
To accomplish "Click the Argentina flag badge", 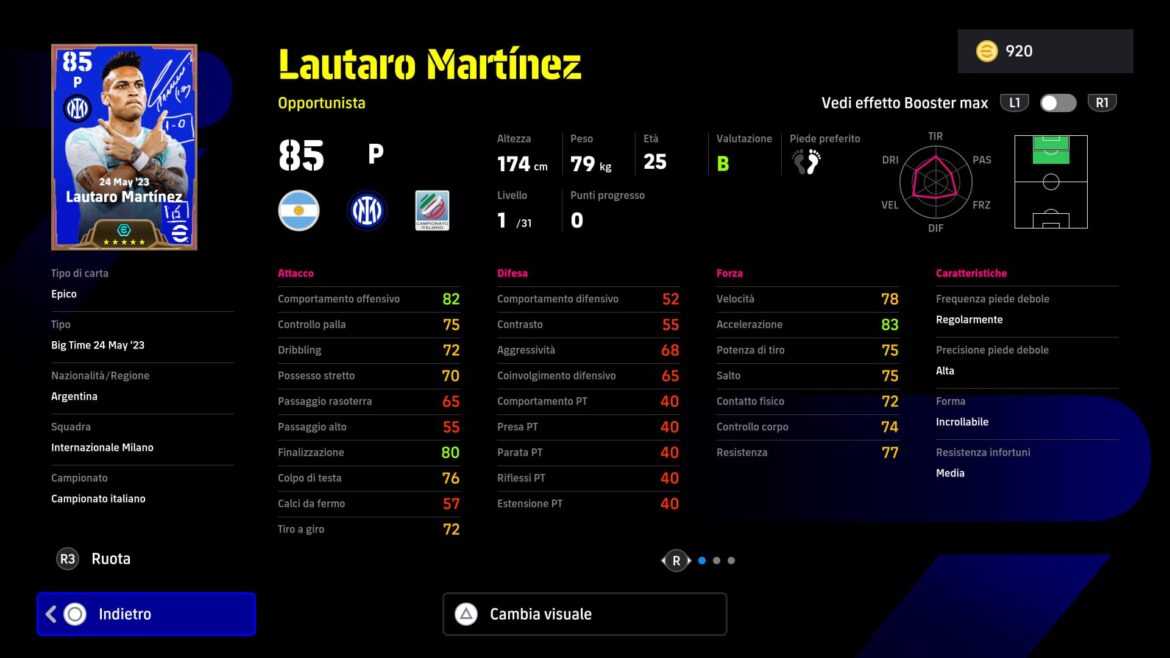I will pos(298,211).
